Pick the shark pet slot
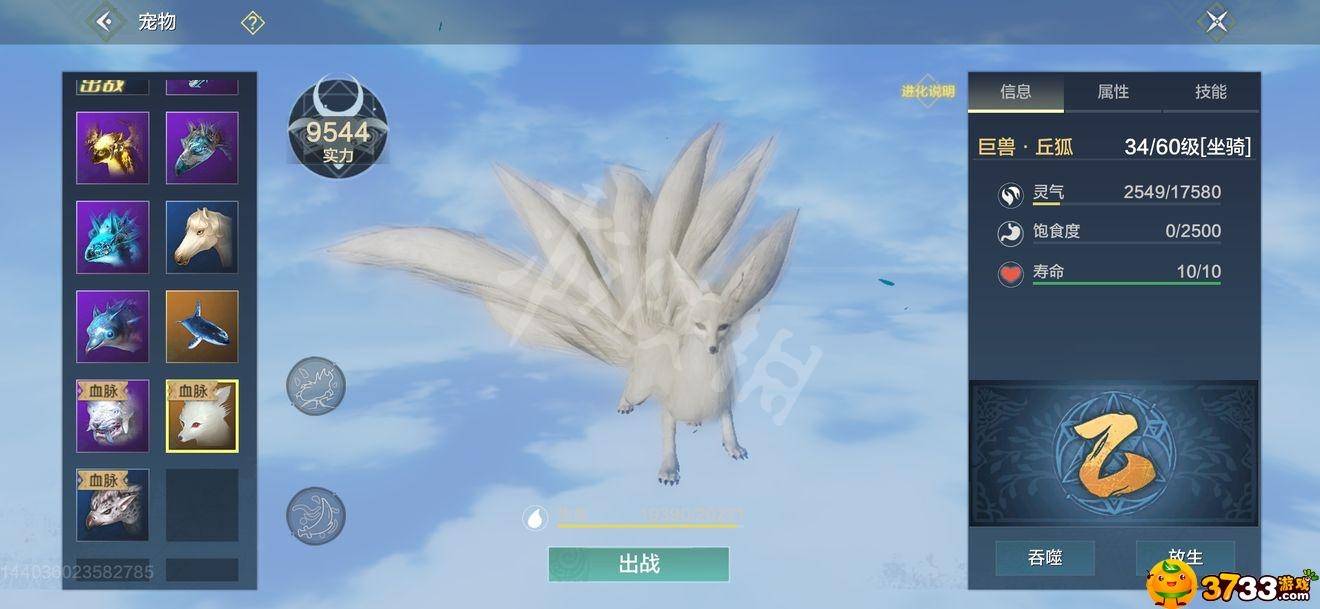 (202, 327)
